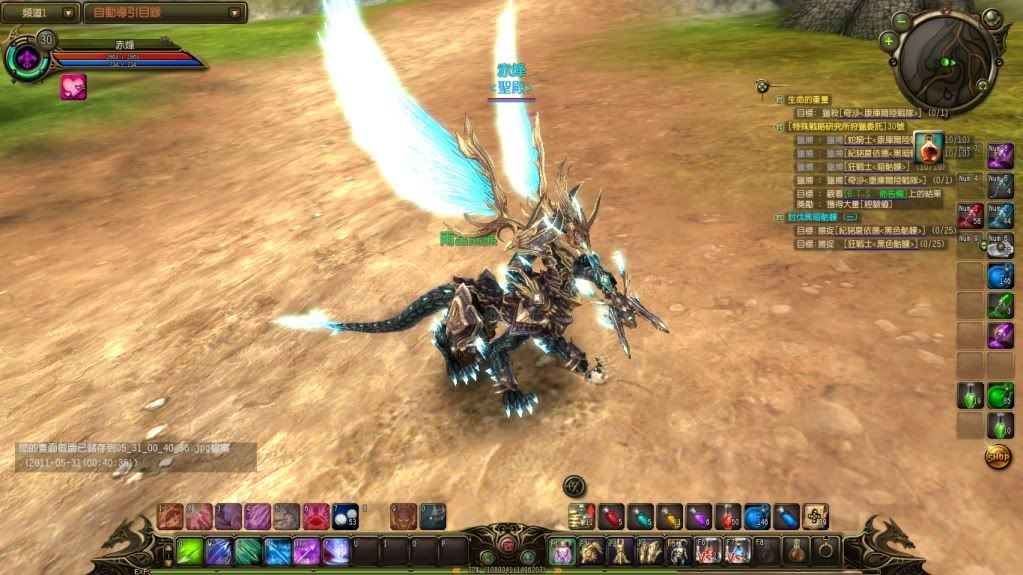Click the pink heart buff icon
Image resolution: width=1023 pixels, height=575 pixels.
tap(73, 87)
